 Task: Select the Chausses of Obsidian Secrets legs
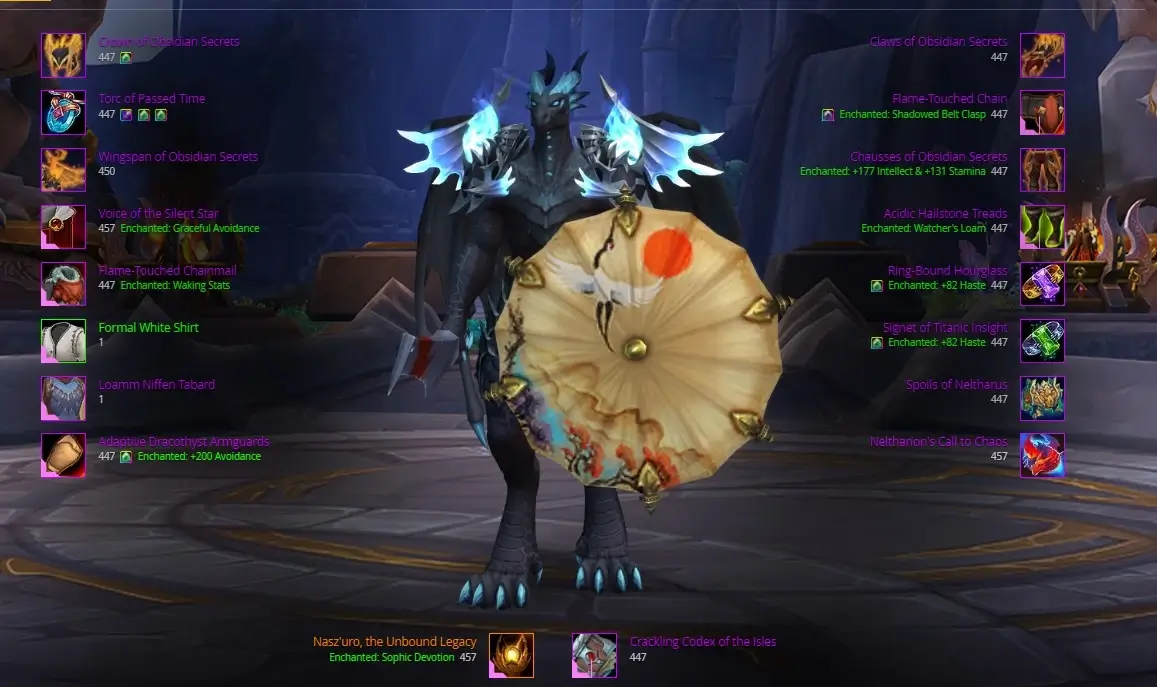pyautogui.click(x=1042, y=170)
